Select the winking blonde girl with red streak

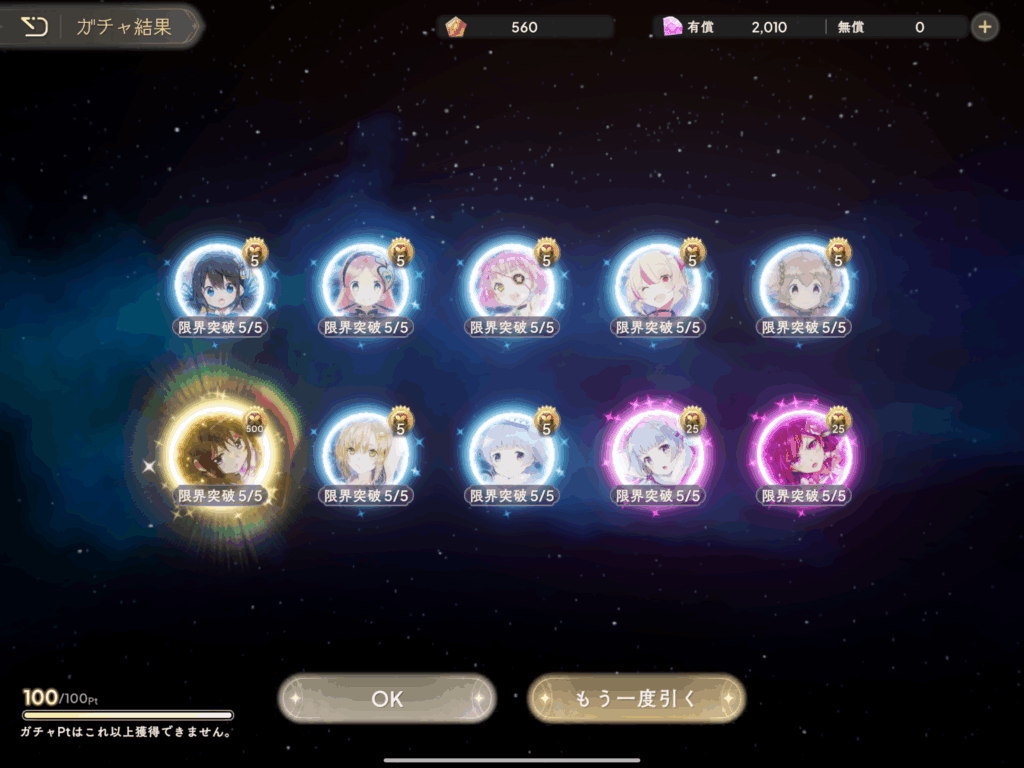[658, 284]
